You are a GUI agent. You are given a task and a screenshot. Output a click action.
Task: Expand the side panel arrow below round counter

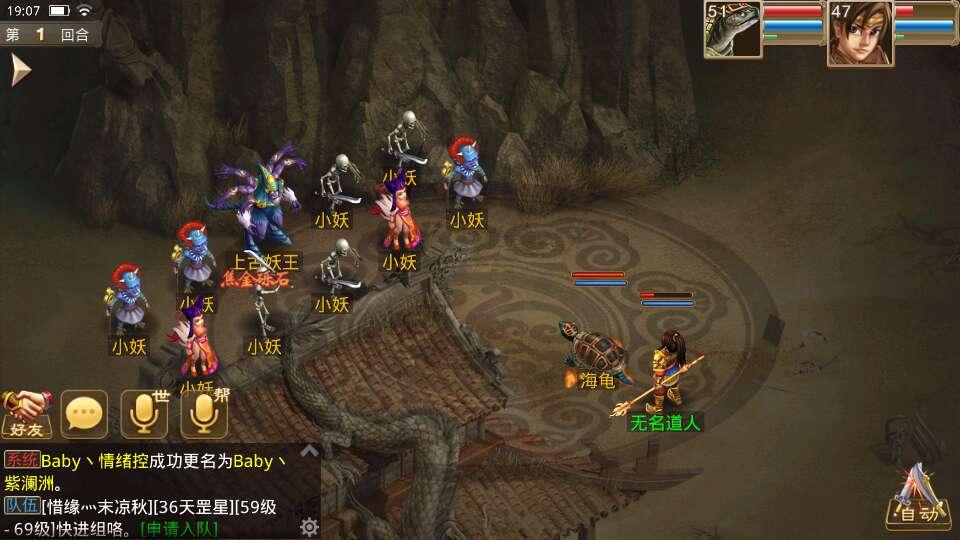[x=20, y=70]
